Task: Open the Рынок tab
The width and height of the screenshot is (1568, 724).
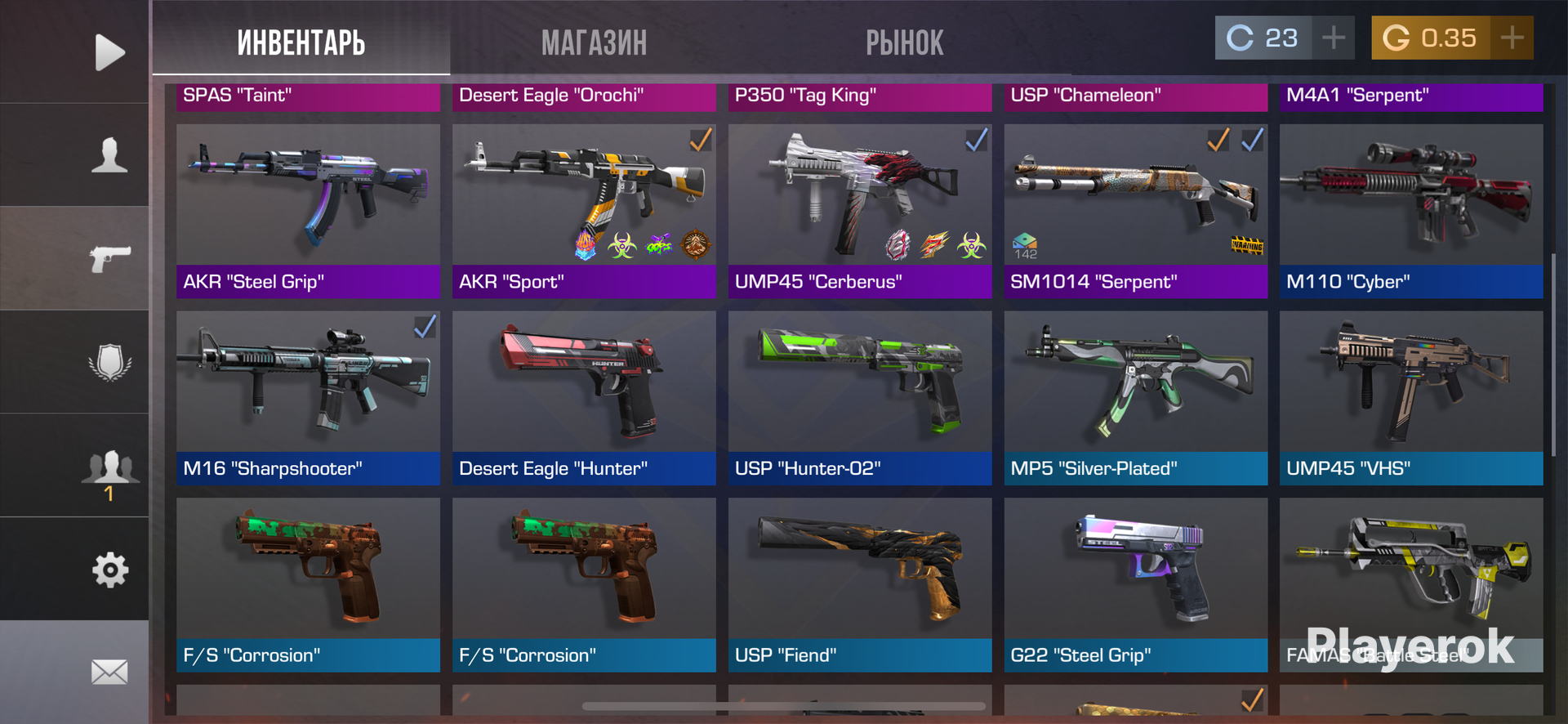Action: pos(904,42)
